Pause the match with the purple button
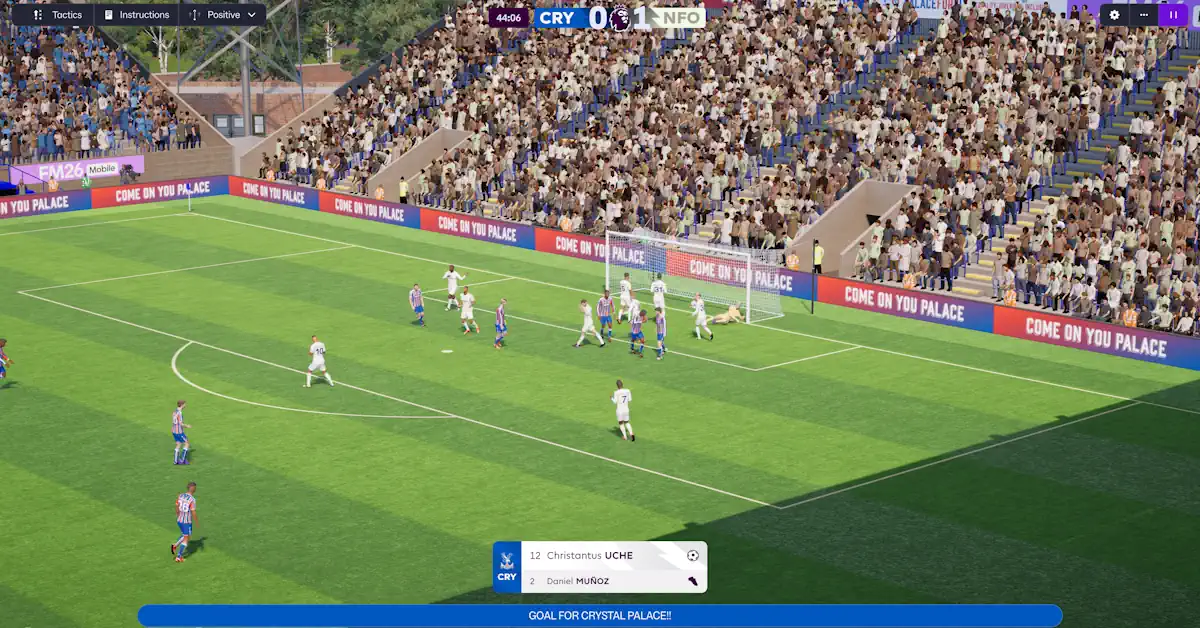Viewport: 1200px width, 628px height. pos(1172,15)
